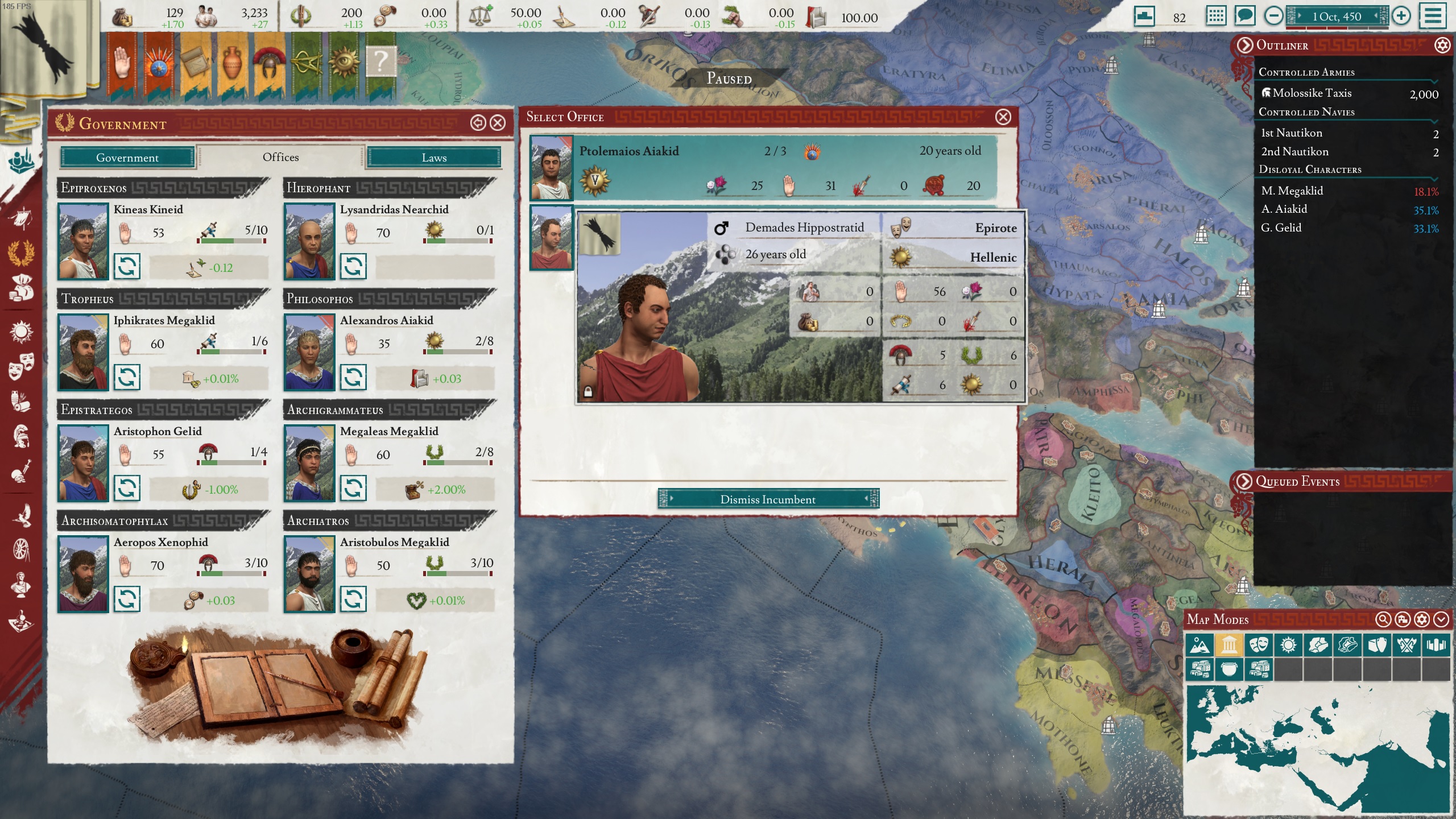Open outliner settings gear
This screenshot has height=819, width=1456.
[x=1442, y=45]
